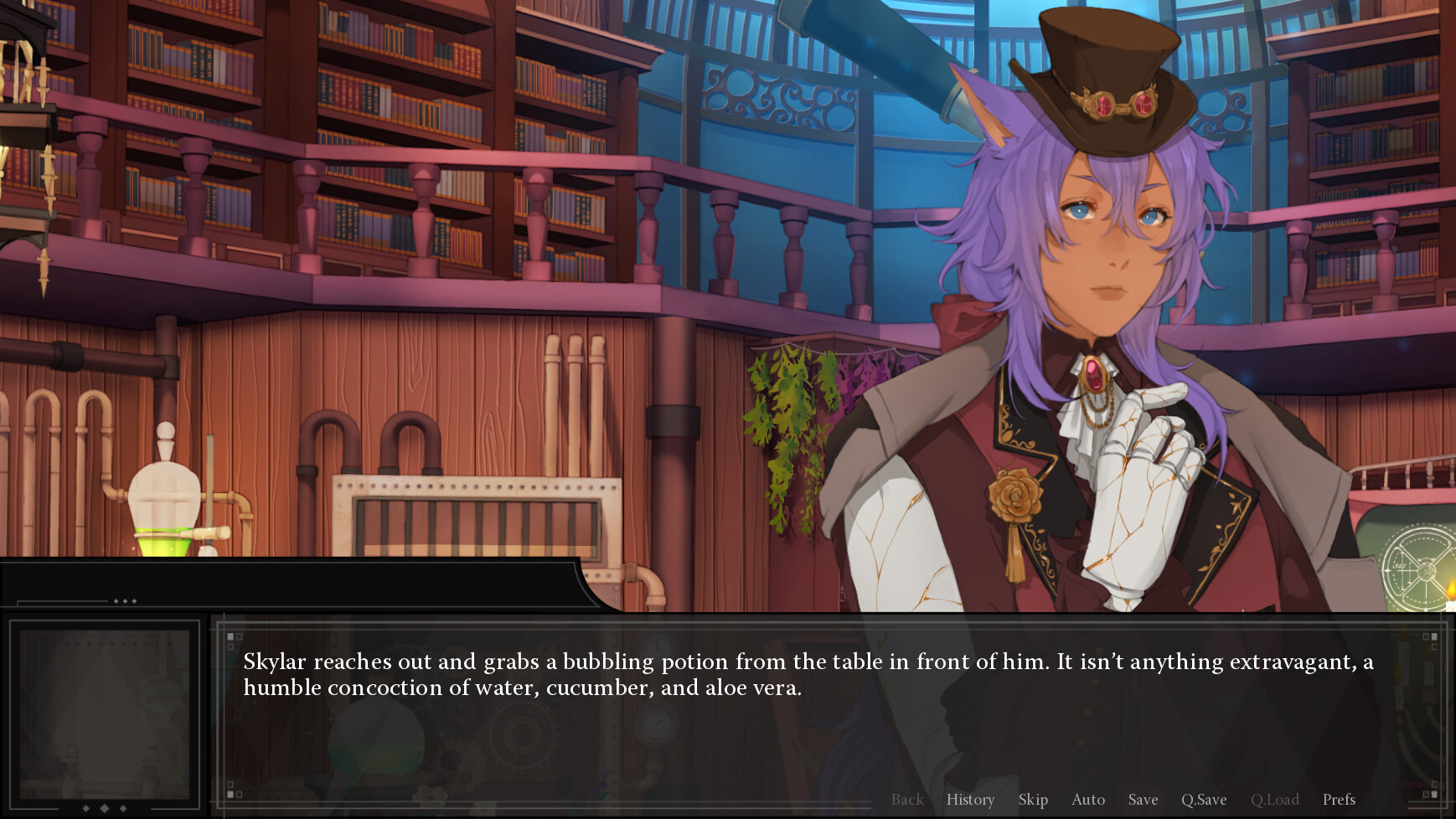Open the History log from the quick menu

pyautogui.click(x=970, y=801)
